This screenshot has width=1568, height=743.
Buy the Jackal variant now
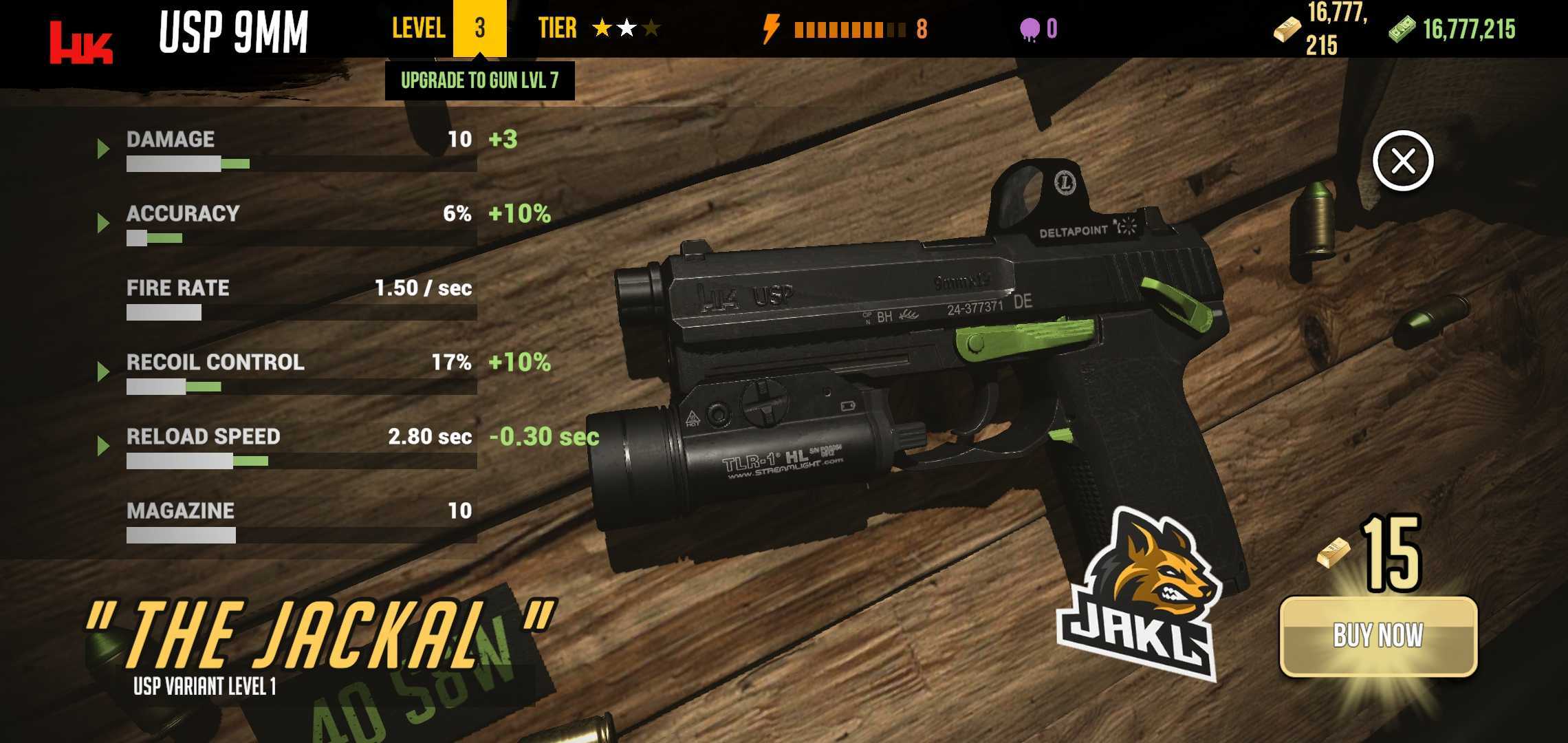(1378, 636)
